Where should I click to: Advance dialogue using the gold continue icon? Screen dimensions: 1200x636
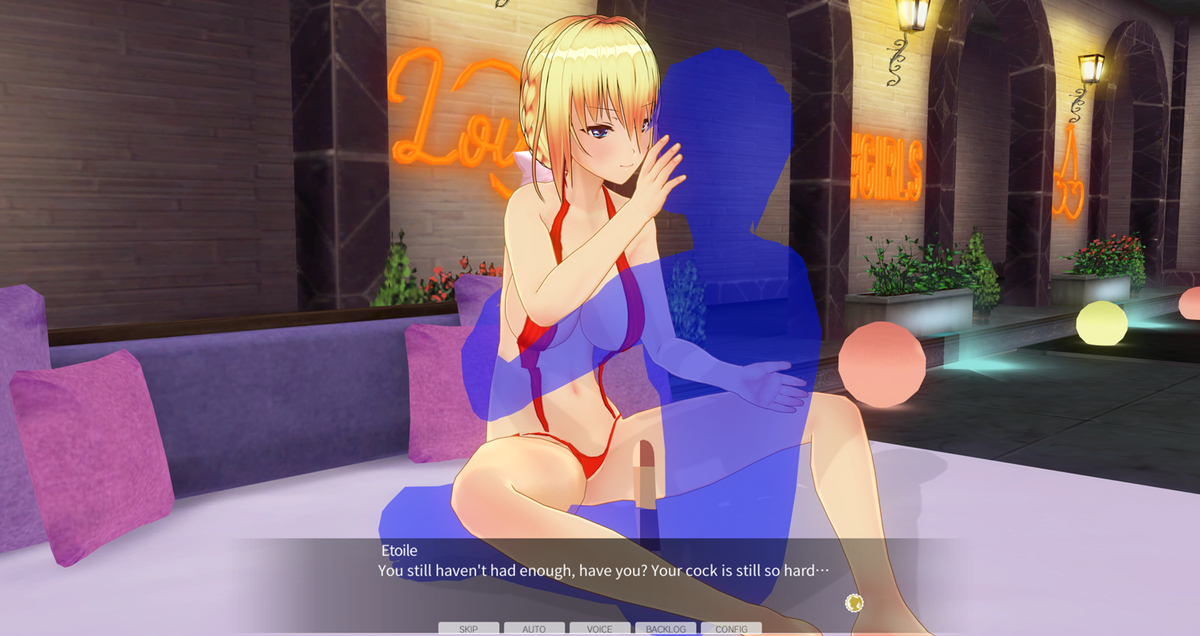pos(854,602)
